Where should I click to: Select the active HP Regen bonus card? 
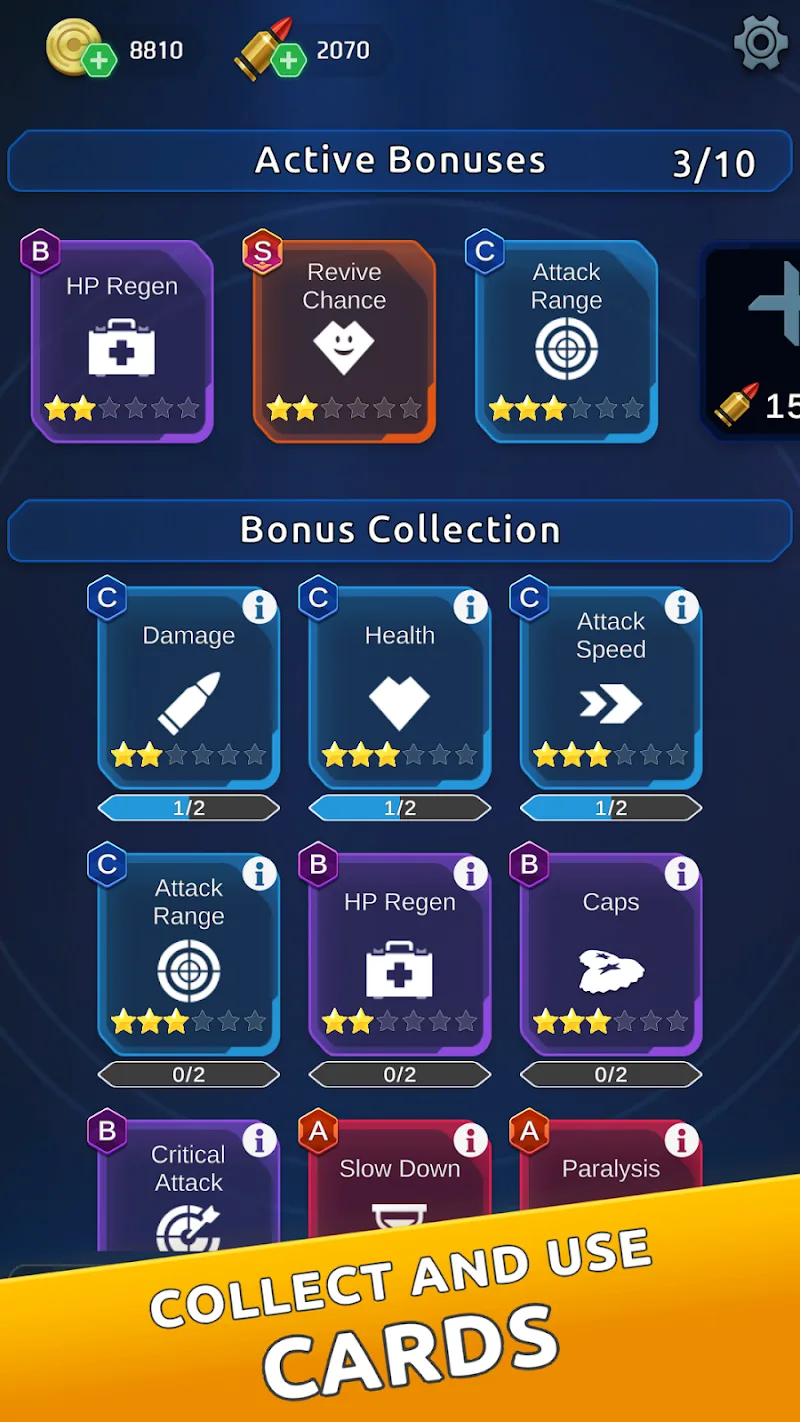point(122,340)
